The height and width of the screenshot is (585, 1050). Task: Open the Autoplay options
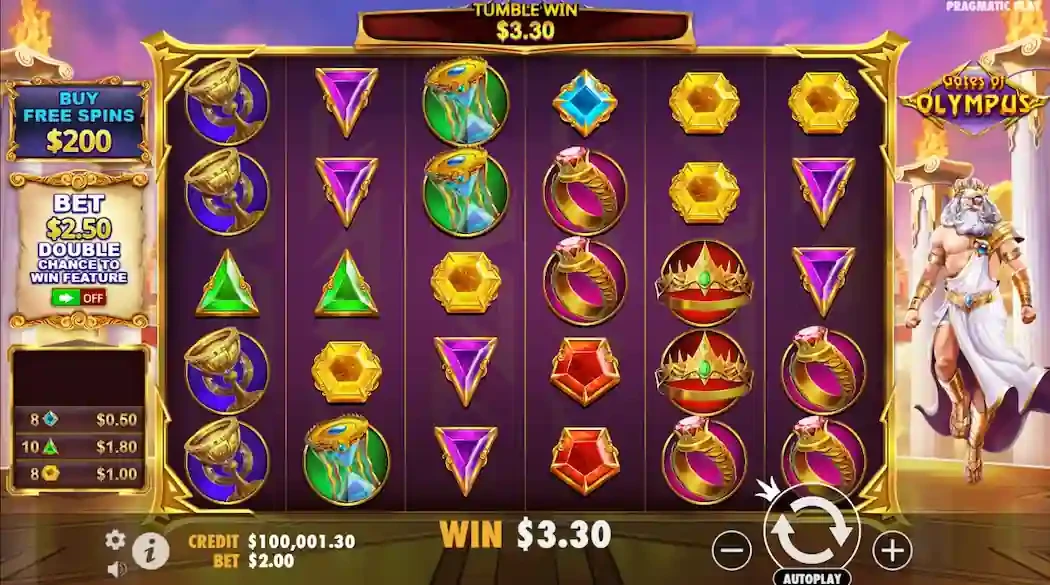811,578
